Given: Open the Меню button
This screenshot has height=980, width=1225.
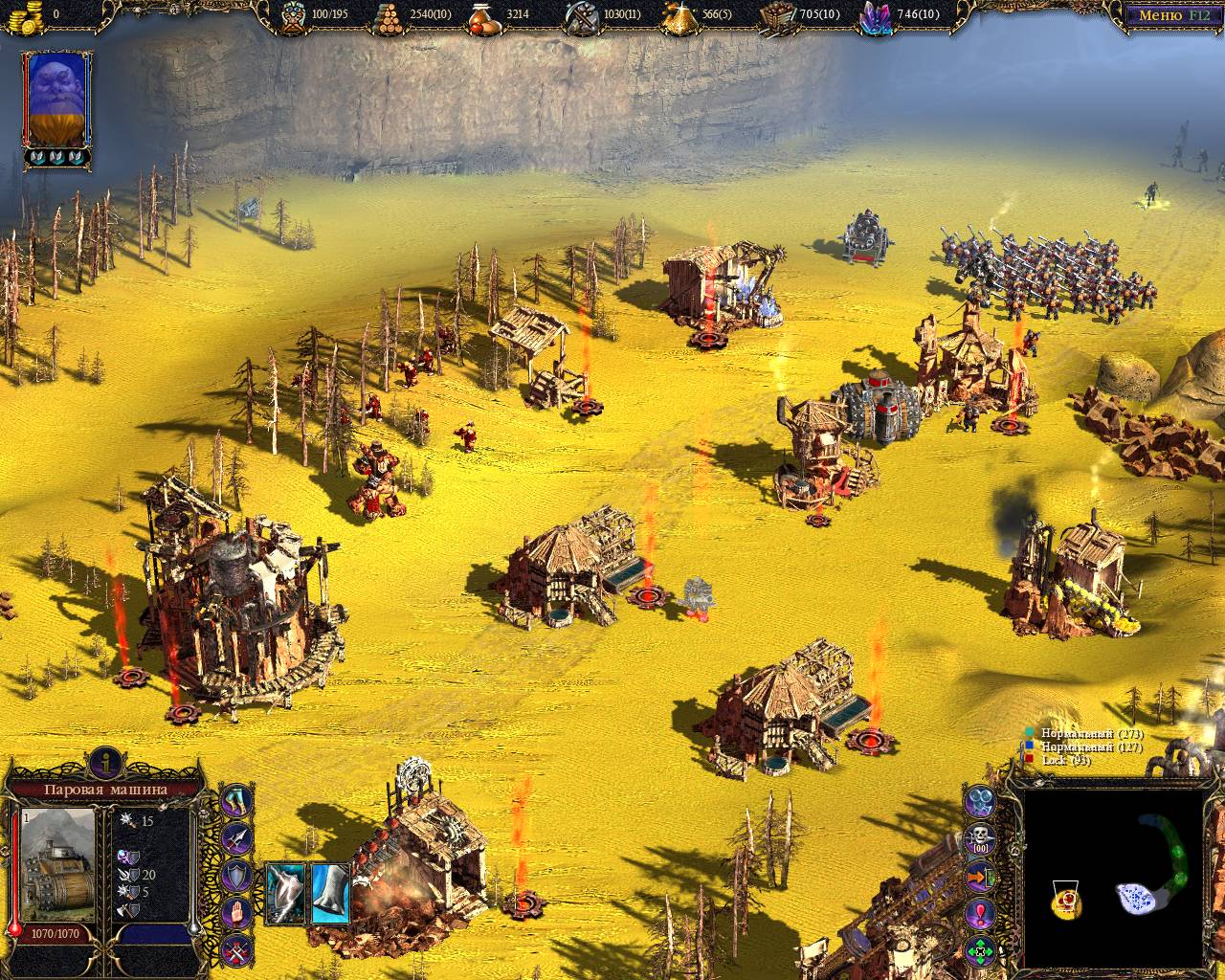Looking at the screenshot, I should click(1173, 15).
